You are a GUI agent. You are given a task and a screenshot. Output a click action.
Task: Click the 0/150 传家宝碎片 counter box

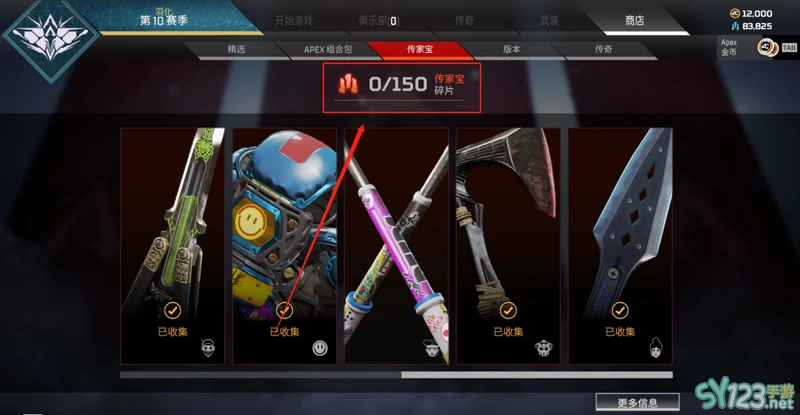[x=401, y=86]
